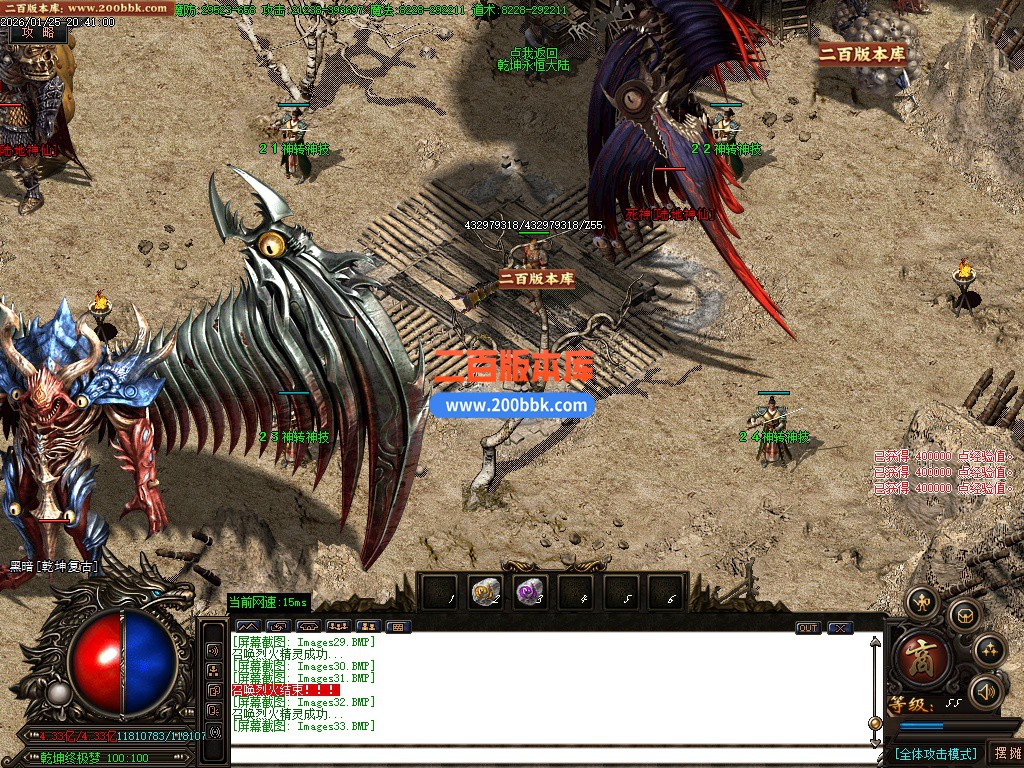
Task: Switch the 全体攻击模式 attack mode label
Action: [x=935, y=753]
